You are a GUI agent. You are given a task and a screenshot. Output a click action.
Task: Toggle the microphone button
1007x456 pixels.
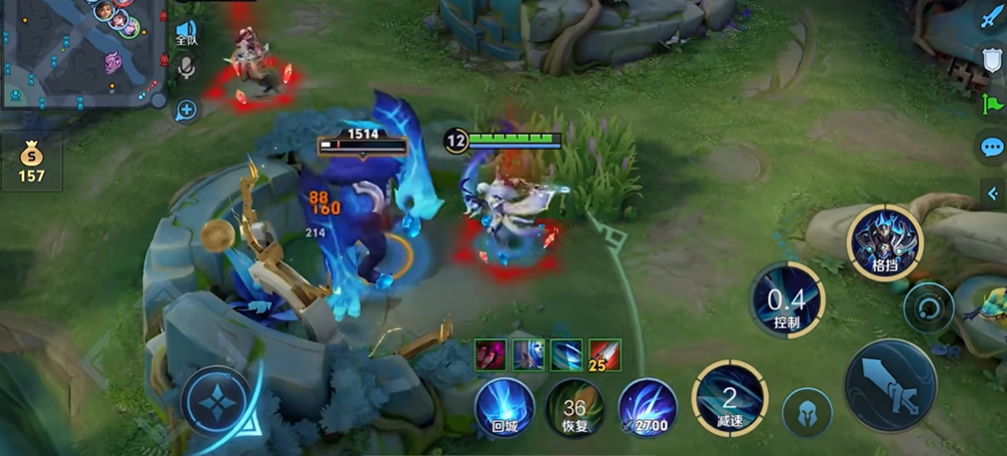187,68
